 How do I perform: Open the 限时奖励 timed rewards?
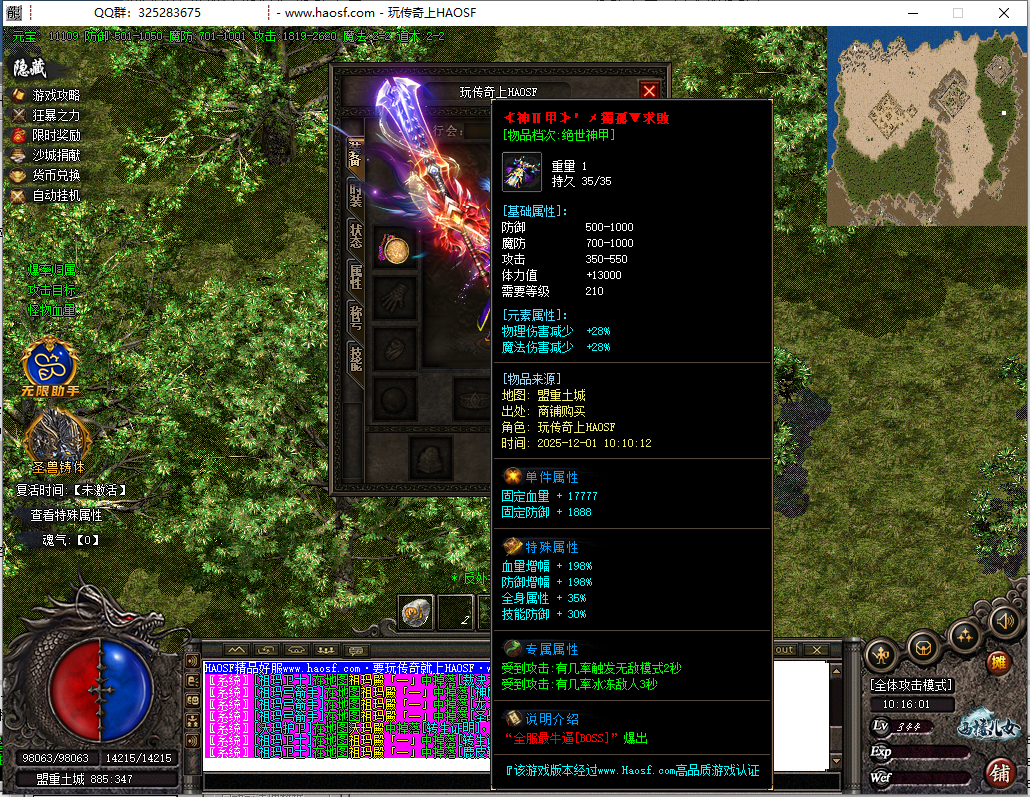pyautogui.click(x=56, y=135)
